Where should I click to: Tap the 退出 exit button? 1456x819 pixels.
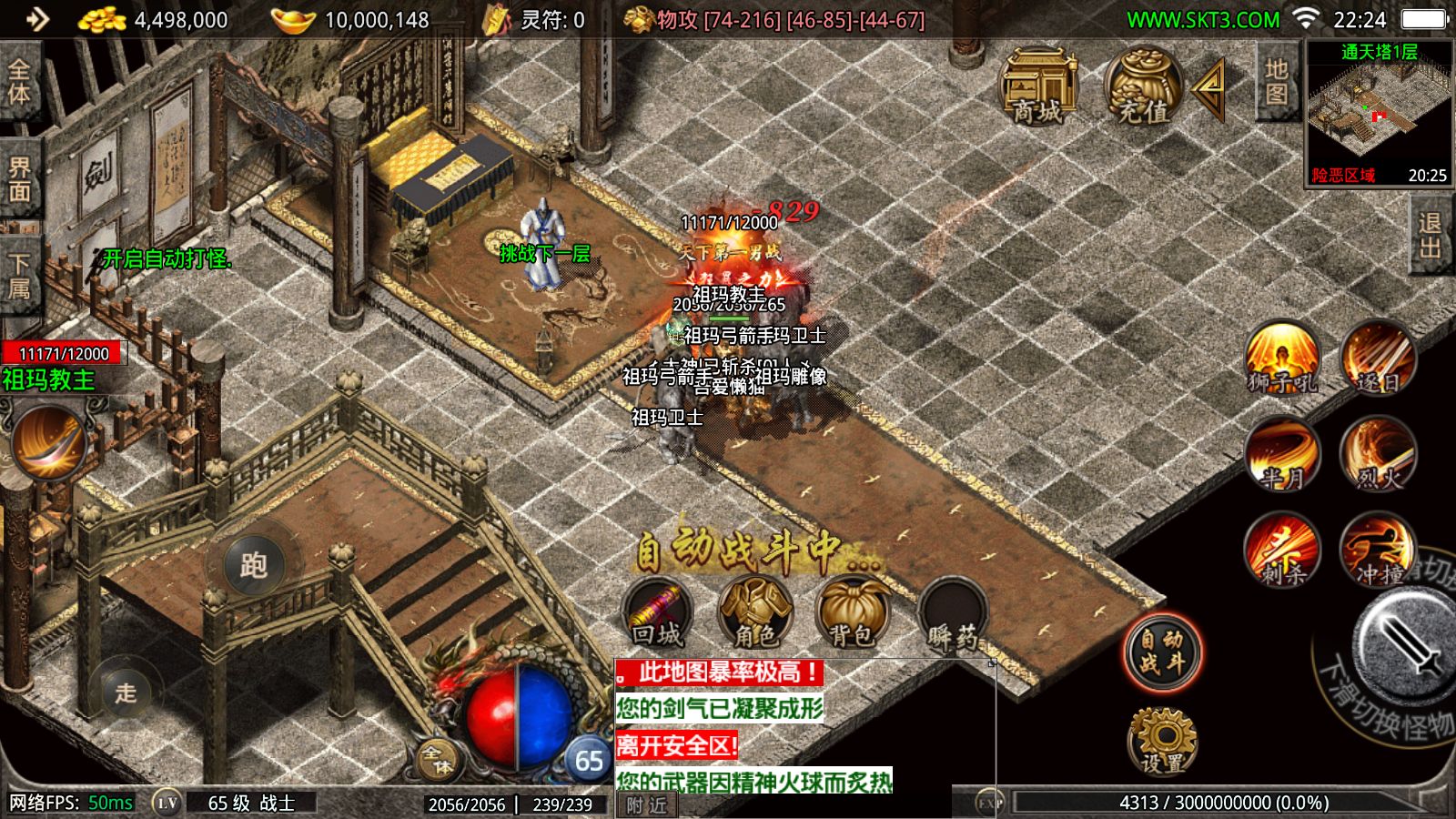coord(1431,237)
